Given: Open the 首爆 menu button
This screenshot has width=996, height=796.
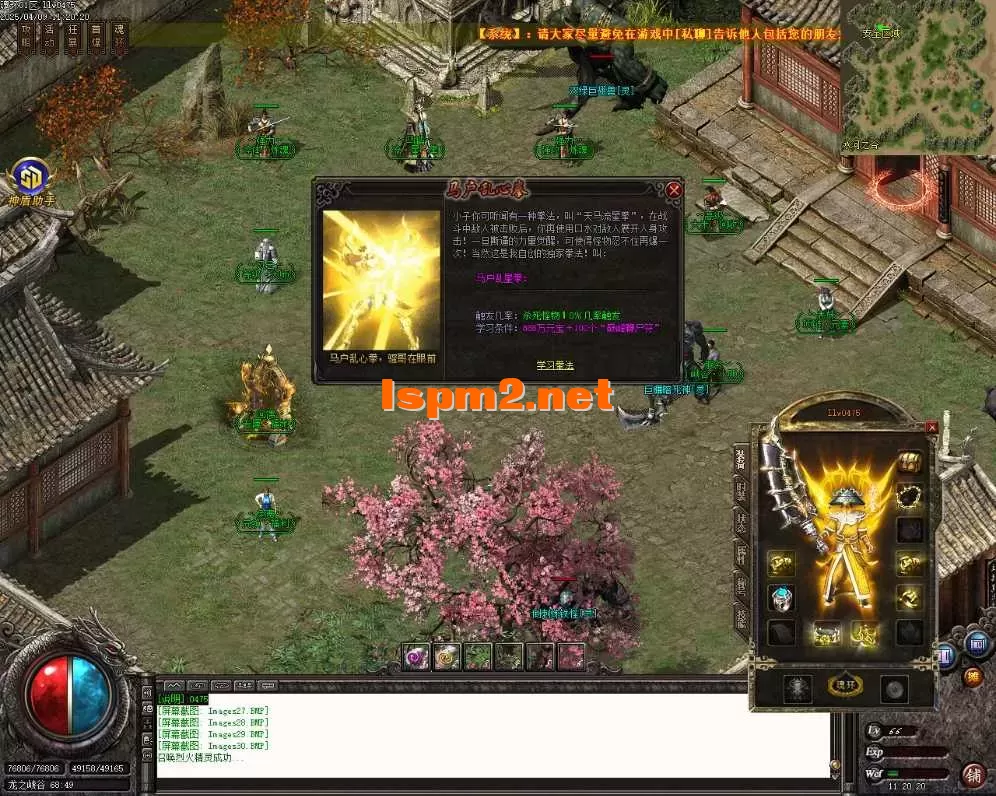Looking at the screenshot, I should 96,37.
